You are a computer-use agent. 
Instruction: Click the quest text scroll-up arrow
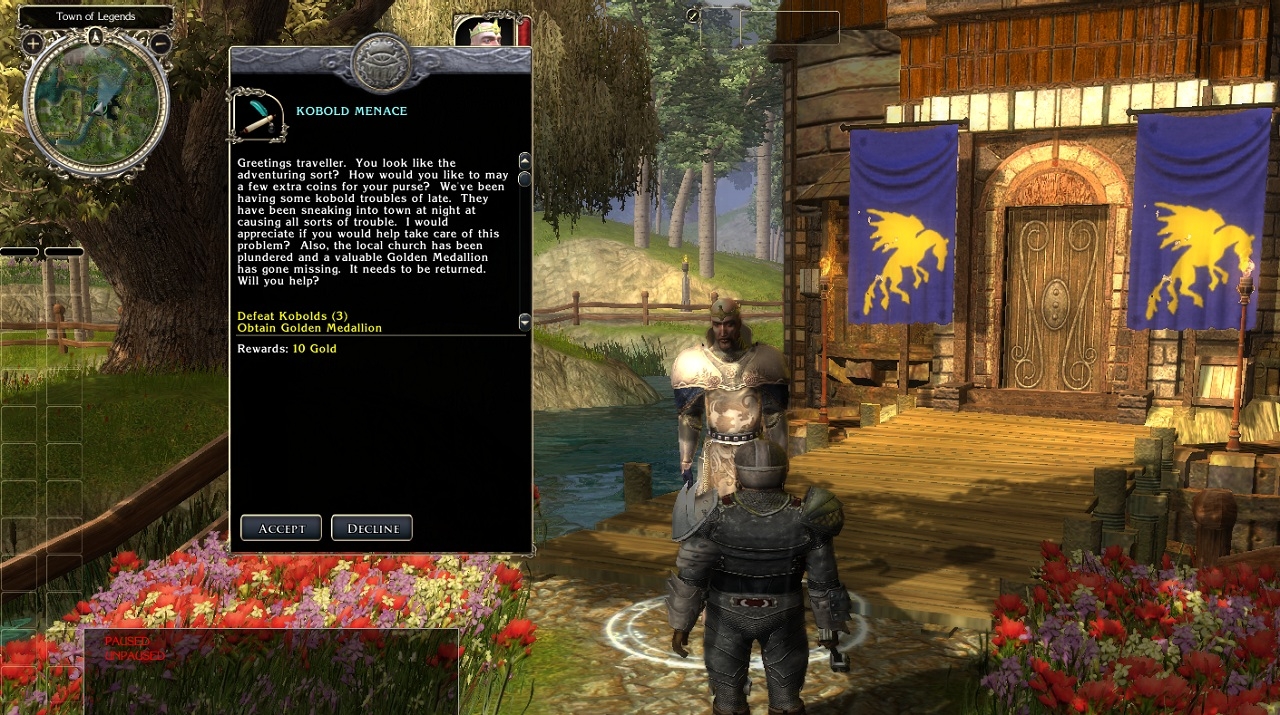coord(524,160)
